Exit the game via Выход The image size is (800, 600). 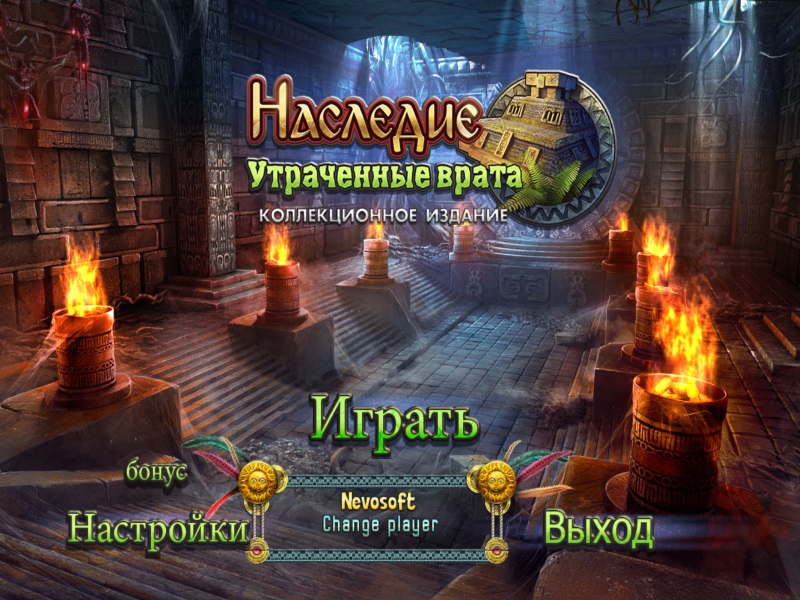click(598, 529)
